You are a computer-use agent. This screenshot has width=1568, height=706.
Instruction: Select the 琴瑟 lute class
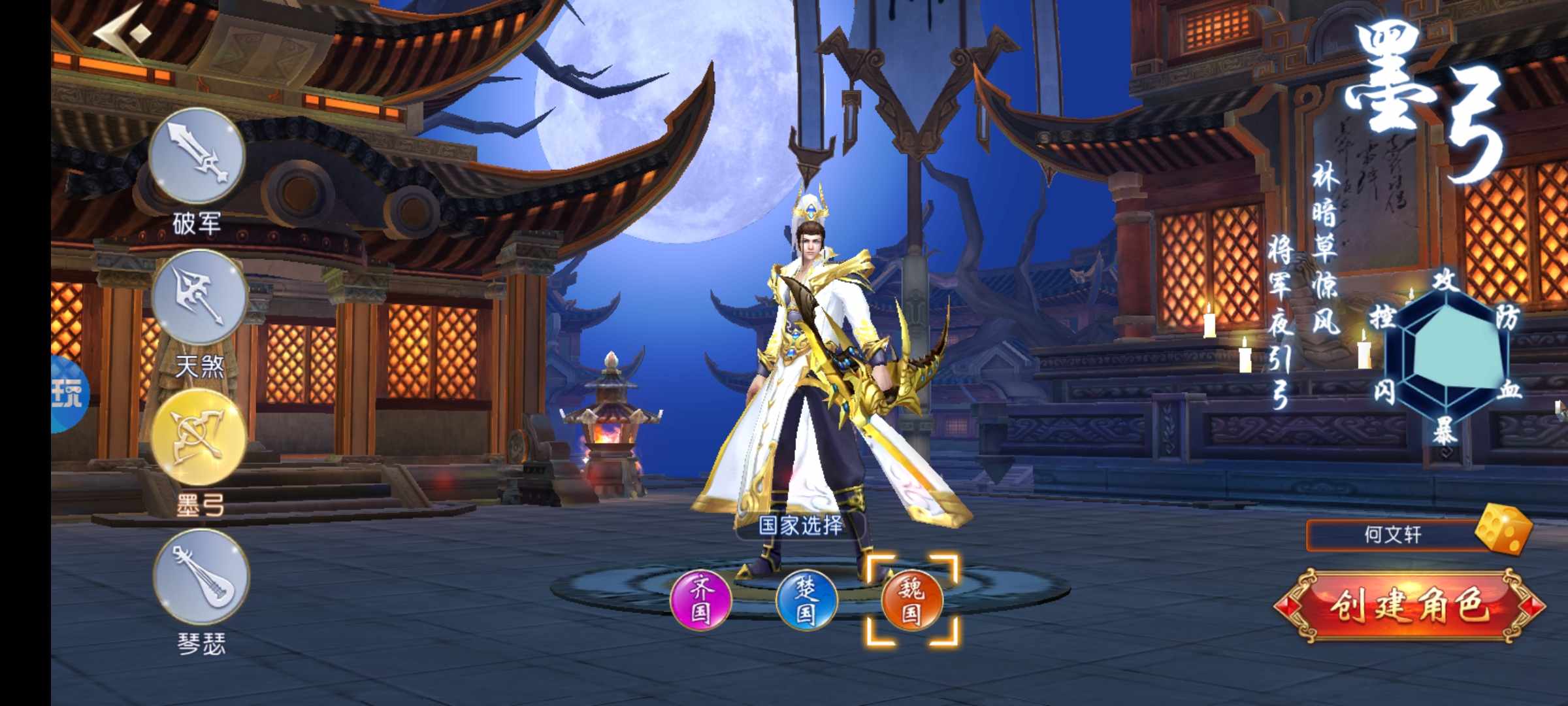coord(201,578)
